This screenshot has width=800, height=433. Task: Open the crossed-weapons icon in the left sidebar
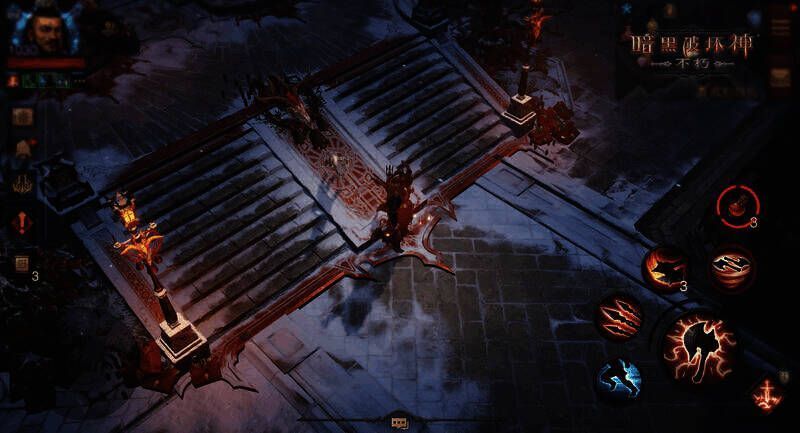tap(21, 185)
